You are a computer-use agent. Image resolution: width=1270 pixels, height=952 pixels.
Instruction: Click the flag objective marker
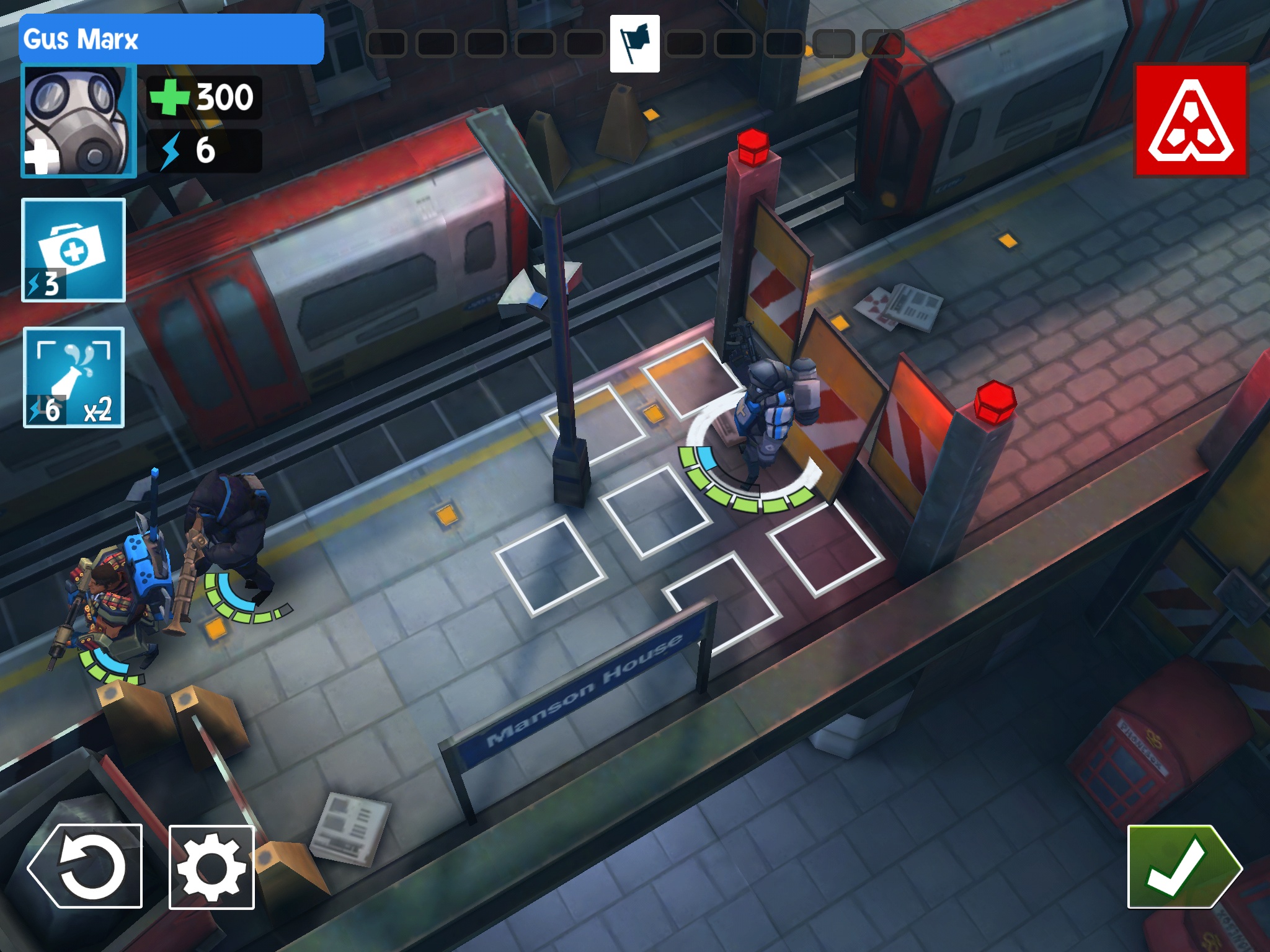[x=634, y=44]
